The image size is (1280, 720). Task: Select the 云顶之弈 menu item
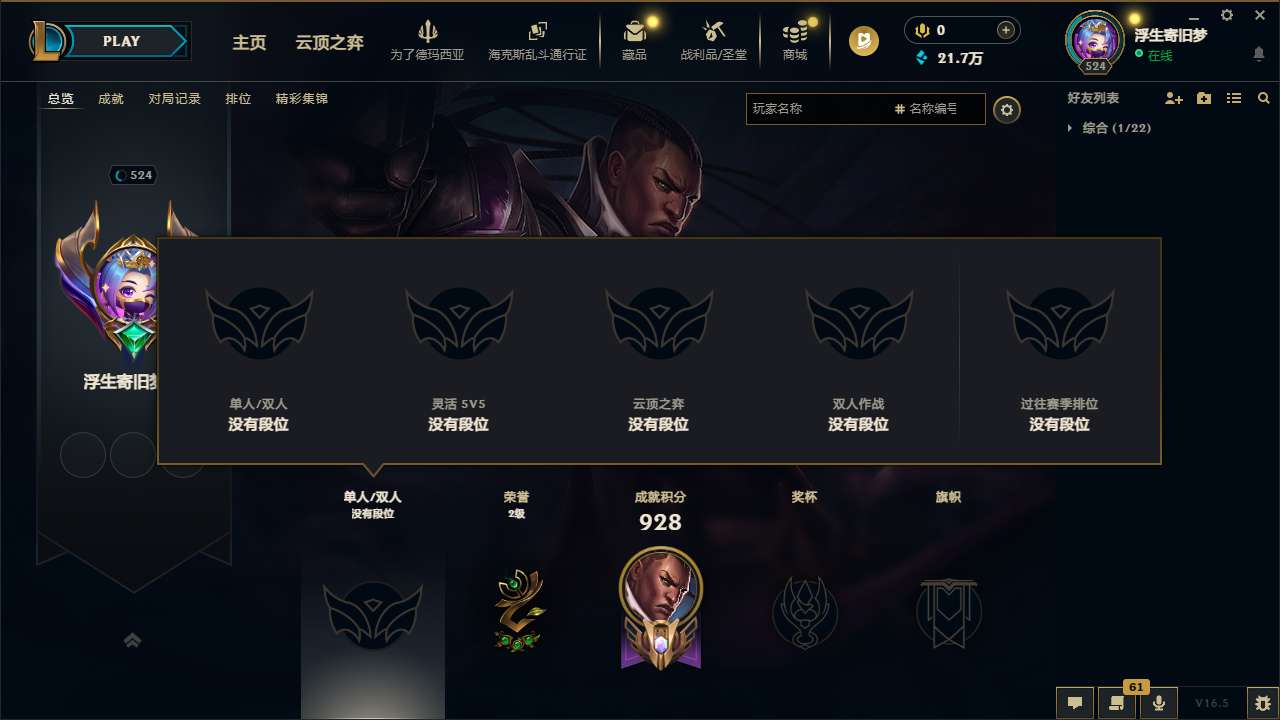tap(328, 44)
